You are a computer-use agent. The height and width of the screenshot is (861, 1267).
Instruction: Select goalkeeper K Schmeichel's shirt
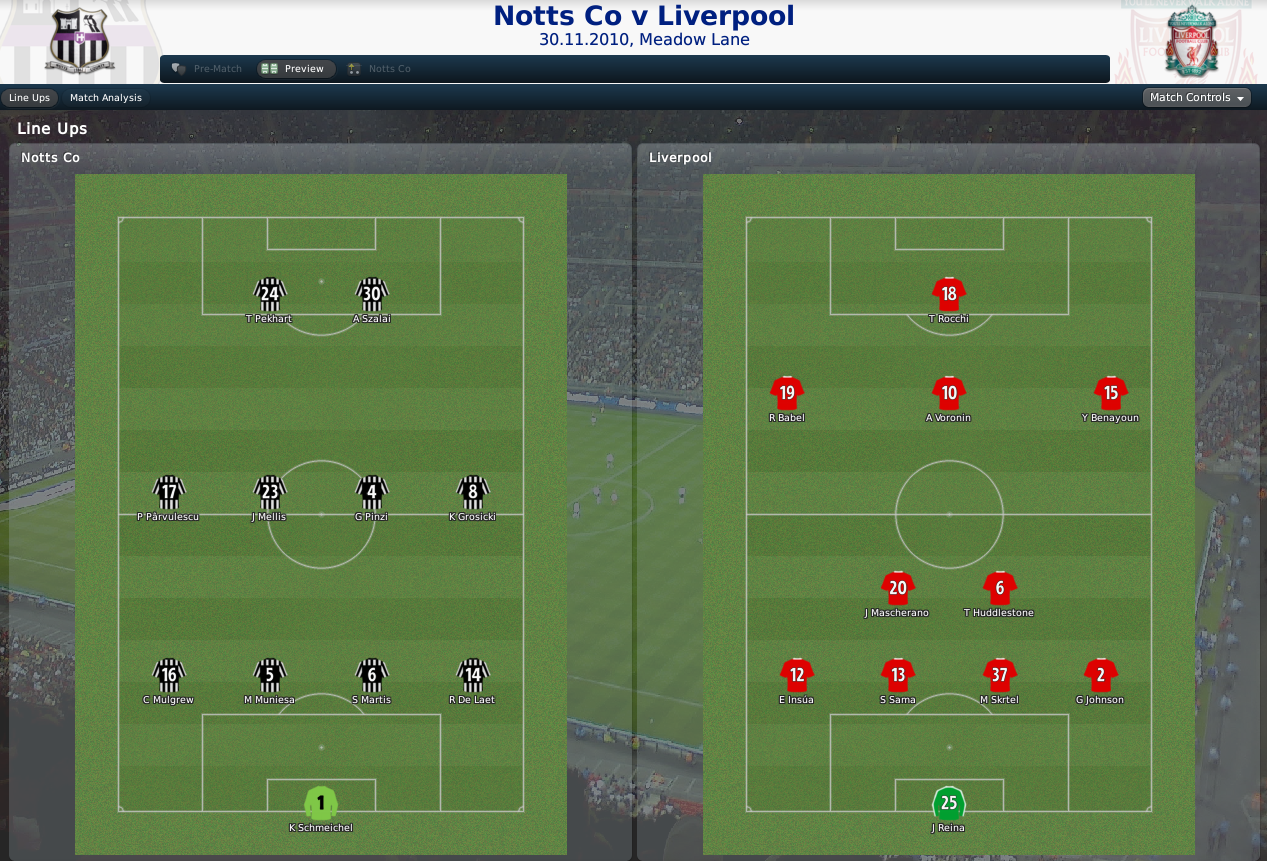click(x=321, y=803)
